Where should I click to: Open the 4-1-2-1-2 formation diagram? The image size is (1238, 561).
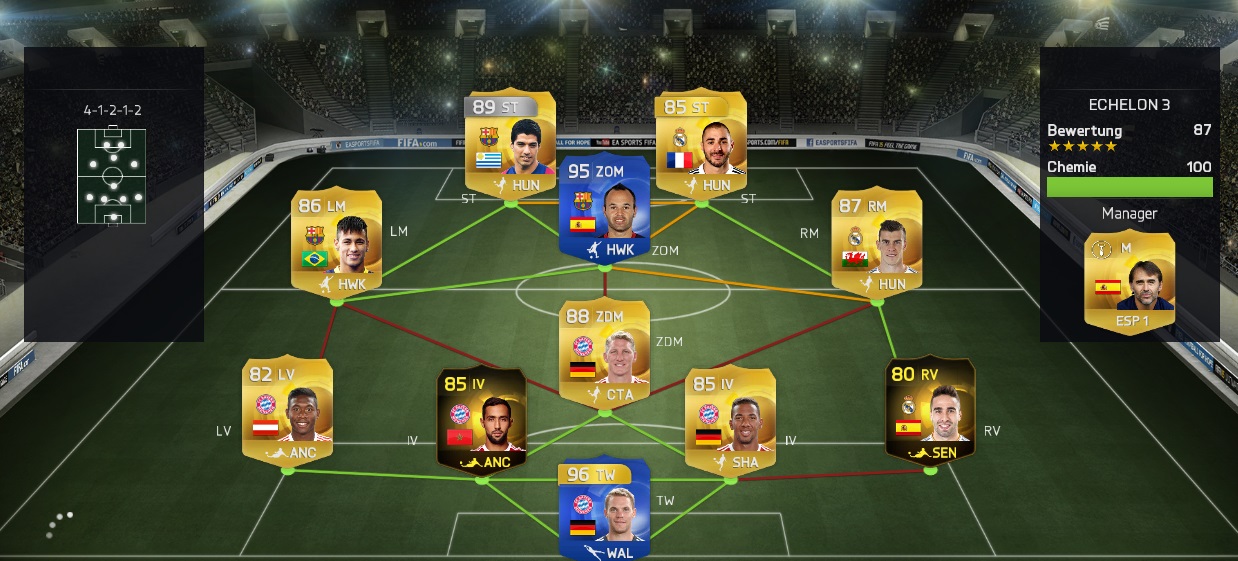[111, 175]
